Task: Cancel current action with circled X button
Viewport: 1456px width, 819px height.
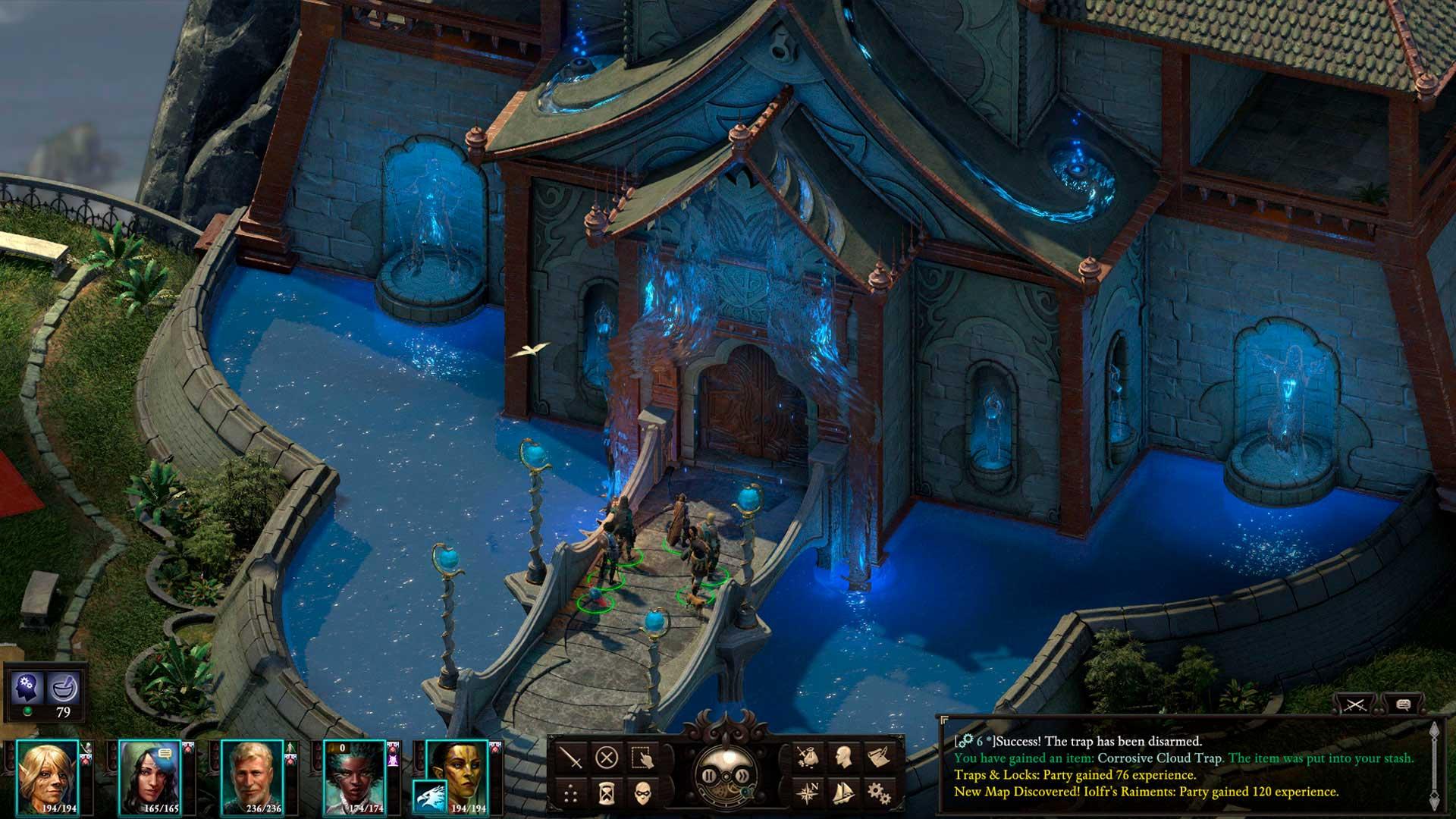Action: [607, 758]
